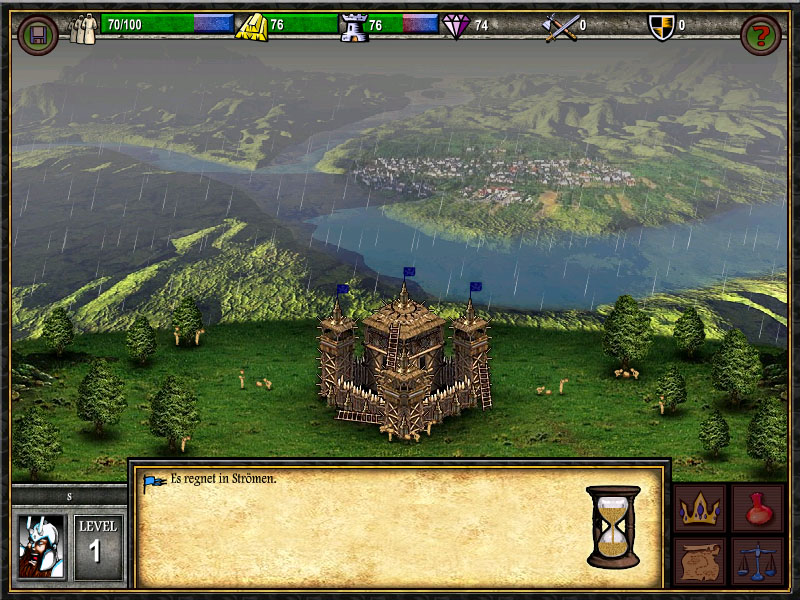Select the gold pile resource icon
Image resolution: width=800 pixels, height=600 pixels.
tap(250, 27)
